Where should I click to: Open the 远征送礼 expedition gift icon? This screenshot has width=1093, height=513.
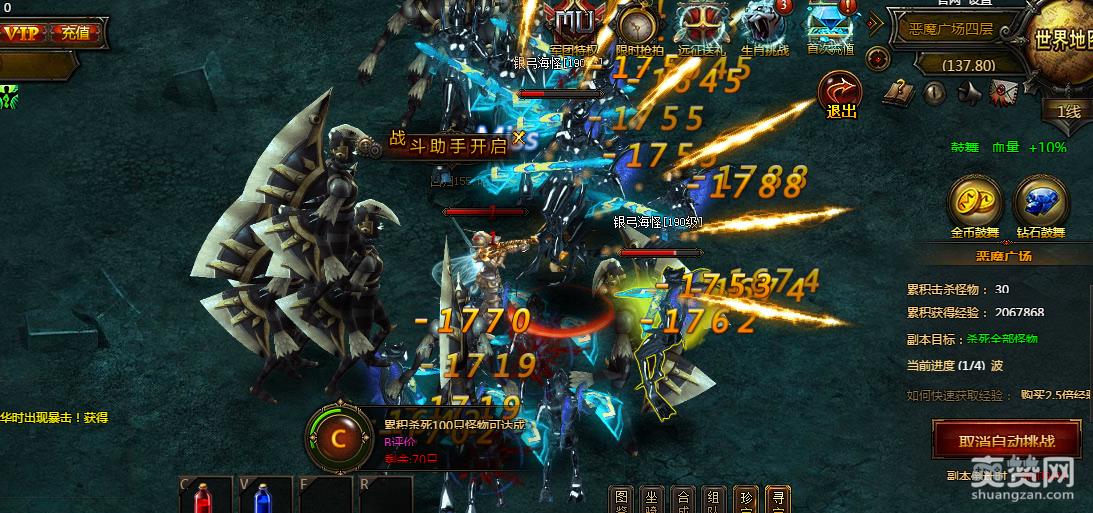point(701,27)
